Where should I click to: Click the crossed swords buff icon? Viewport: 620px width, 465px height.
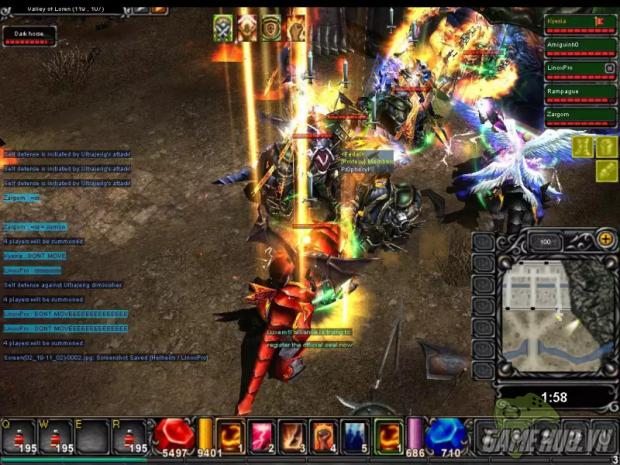(x=223, y=29)
